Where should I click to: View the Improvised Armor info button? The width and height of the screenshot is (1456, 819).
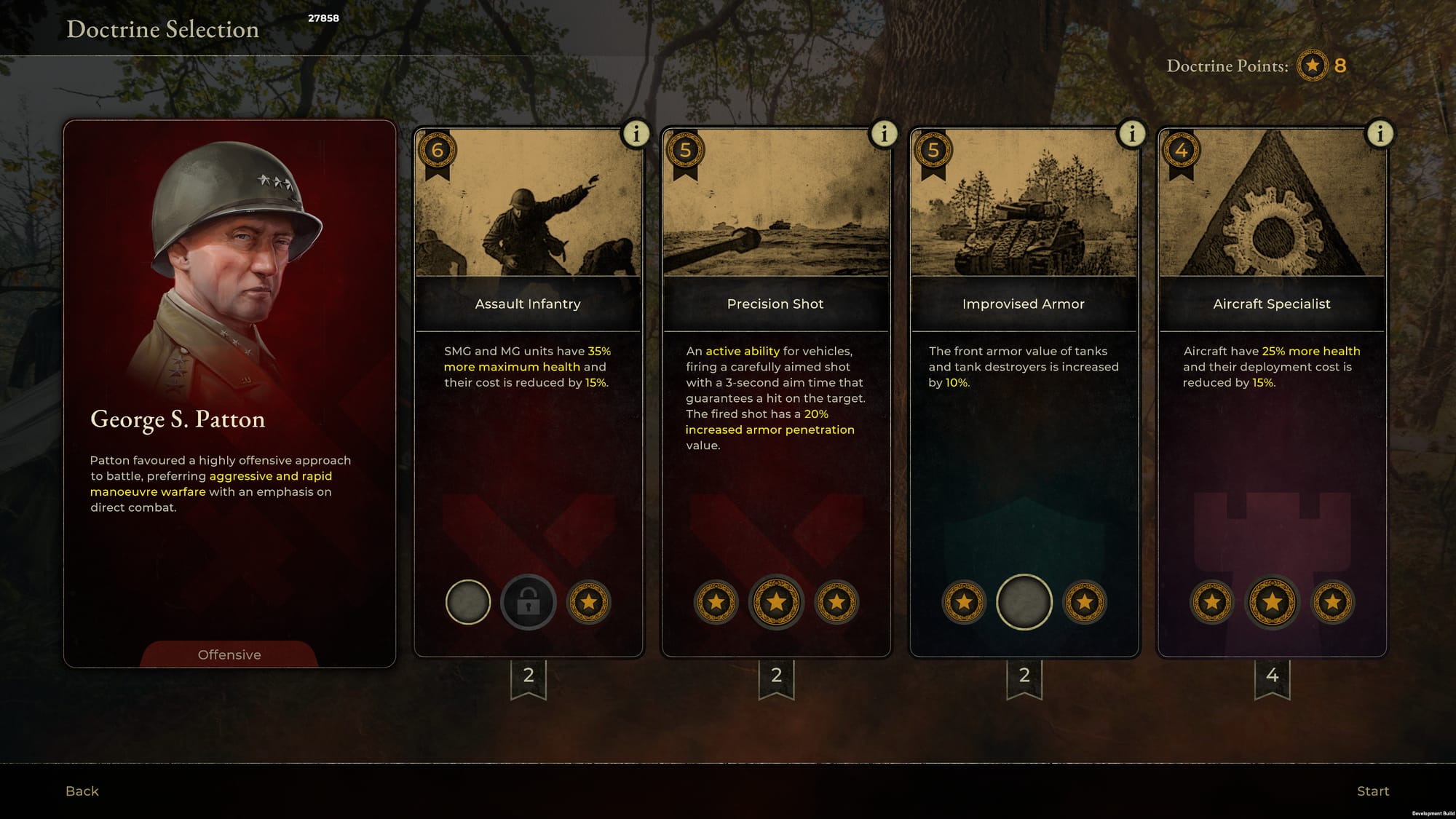click(1131, 134)
